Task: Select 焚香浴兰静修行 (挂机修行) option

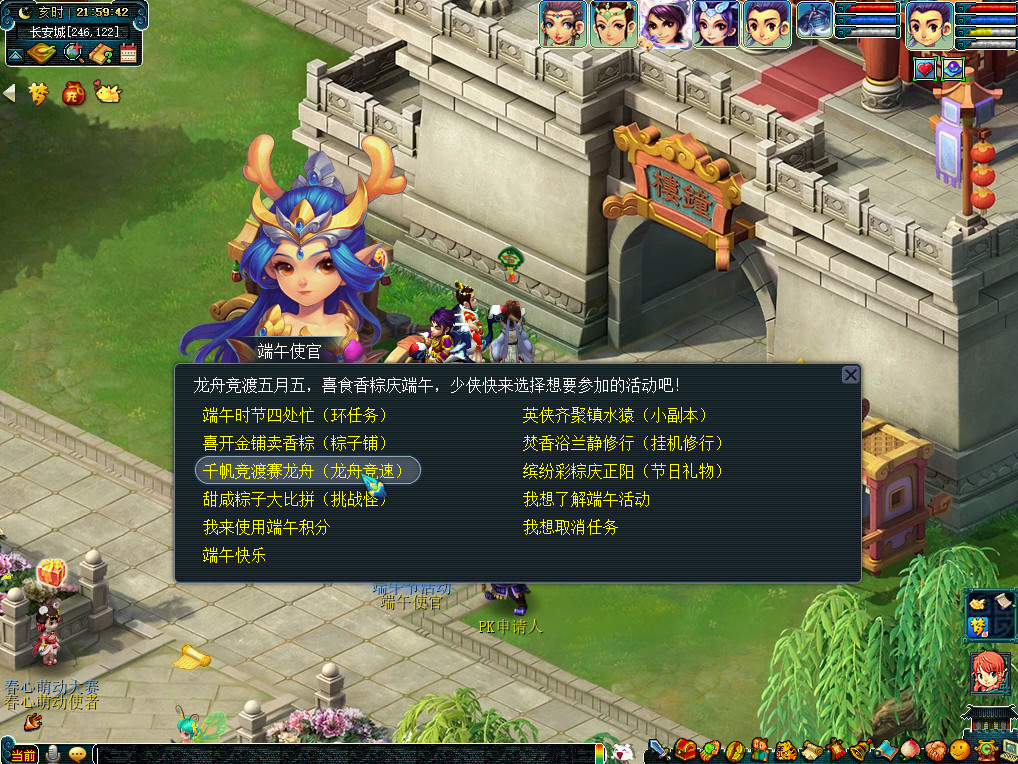Action: click(x=622, y=443)
